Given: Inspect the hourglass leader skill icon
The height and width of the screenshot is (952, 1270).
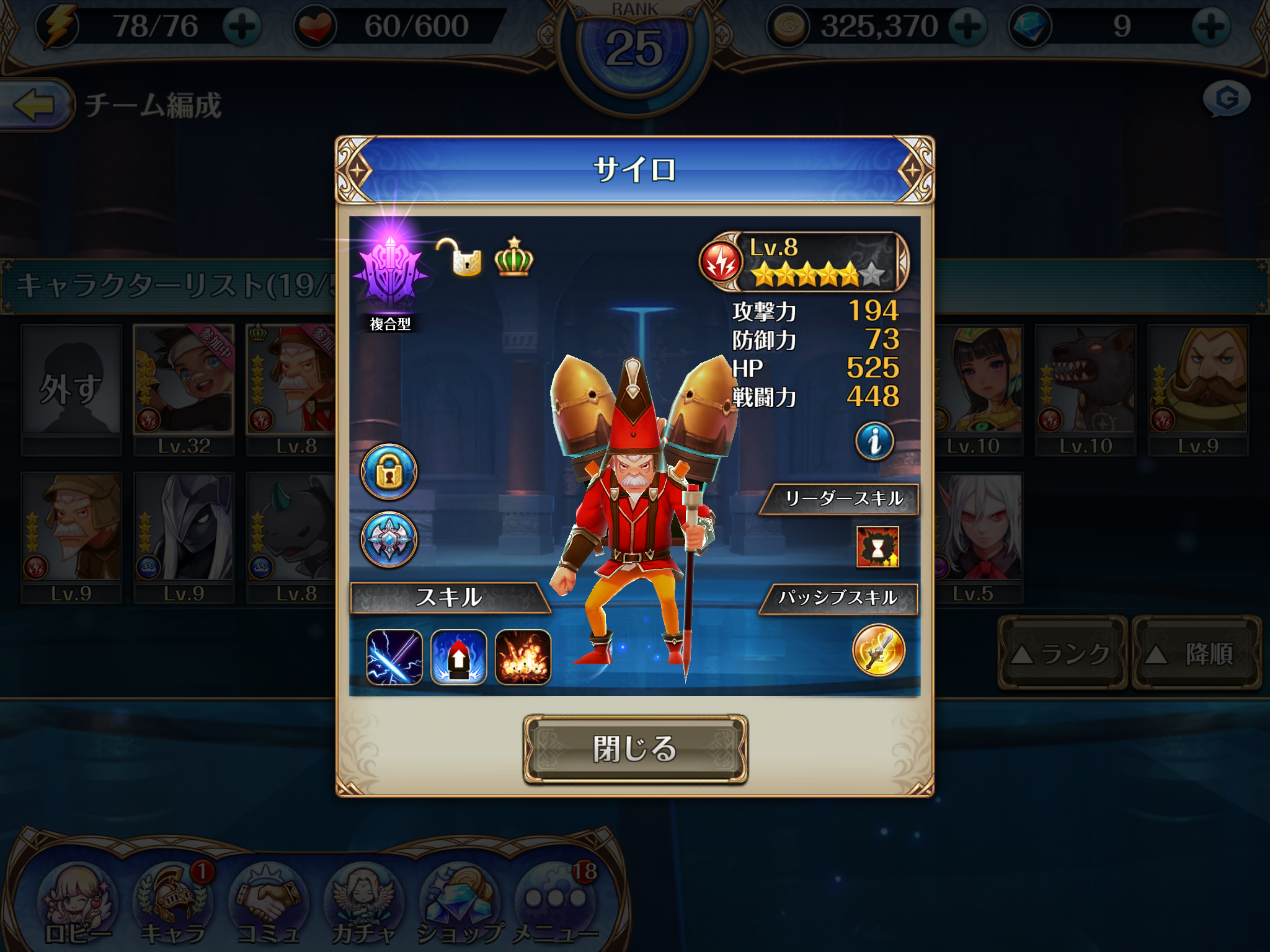Looking at the screenshot, I should click(877, 547).
